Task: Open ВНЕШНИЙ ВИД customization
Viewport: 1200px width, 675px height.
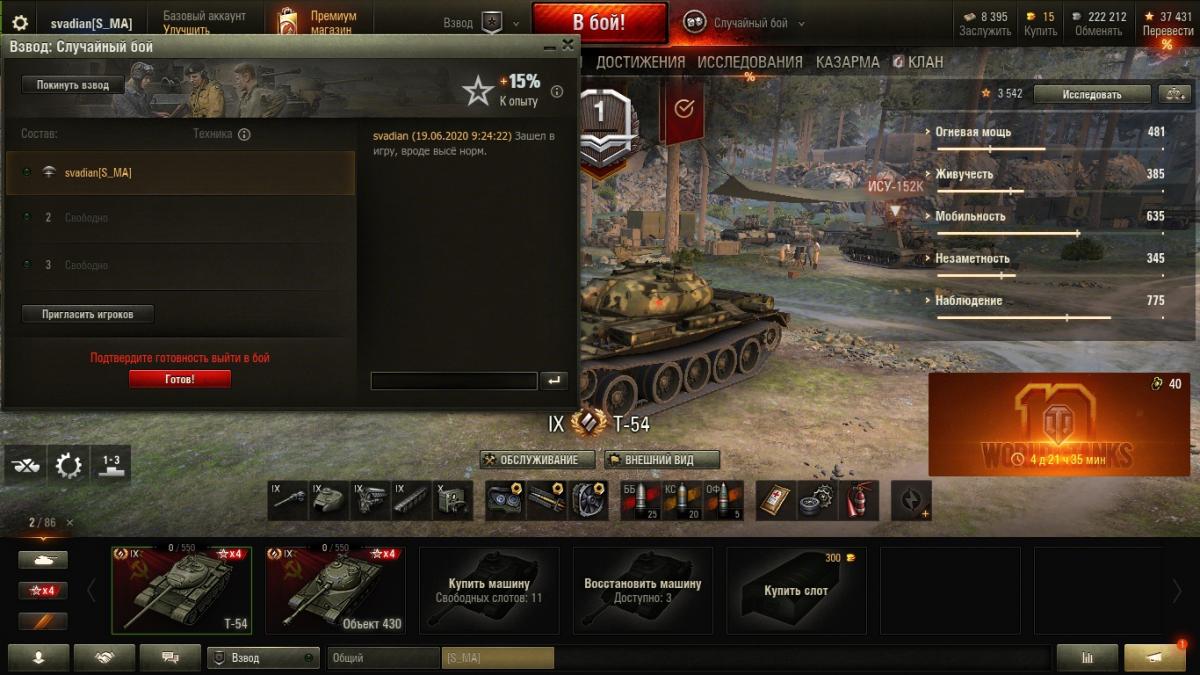Action: point(662,460)
